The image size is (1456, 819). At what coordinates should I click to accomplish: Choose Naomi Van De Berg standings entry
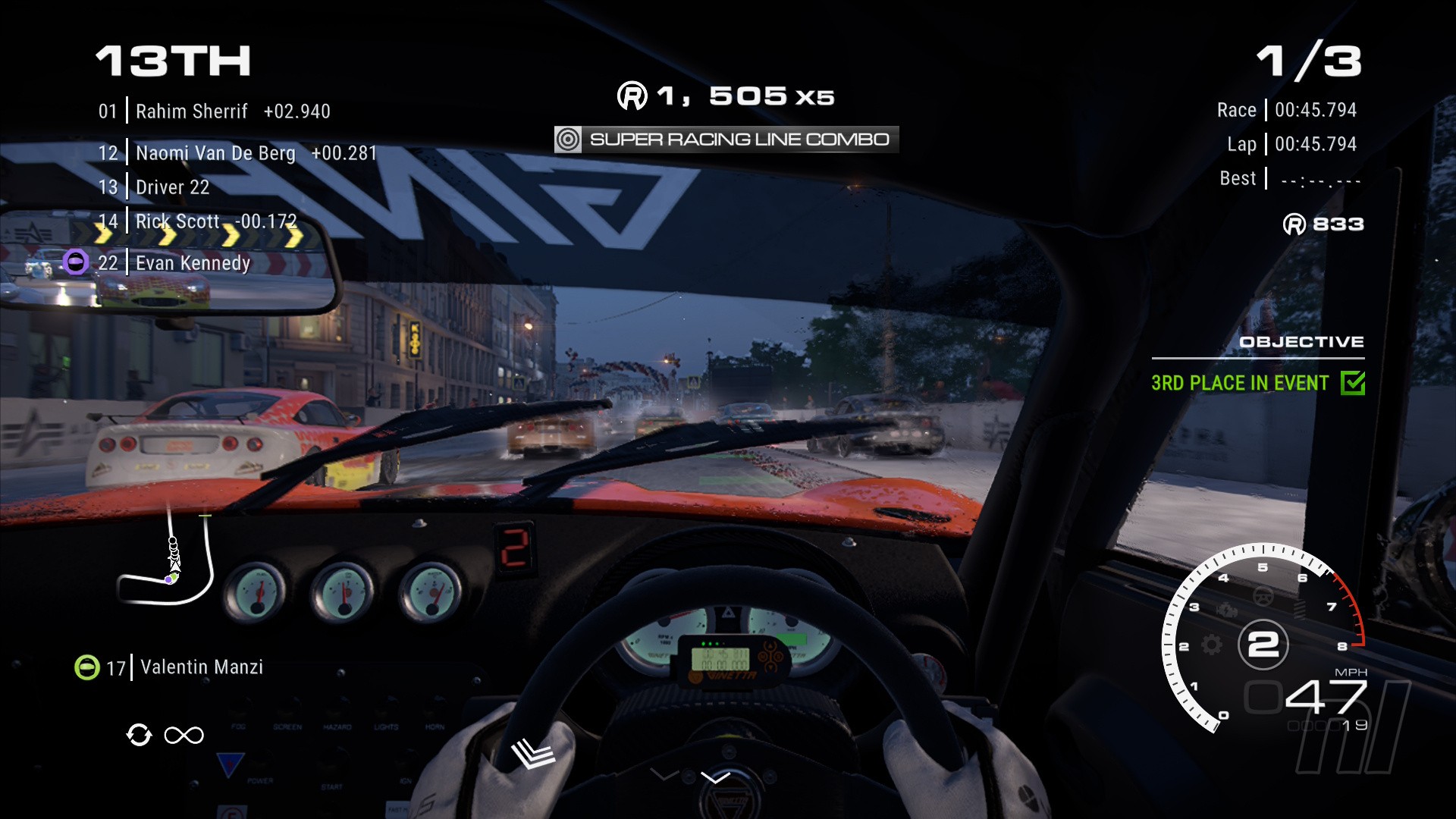pos(237,153)
